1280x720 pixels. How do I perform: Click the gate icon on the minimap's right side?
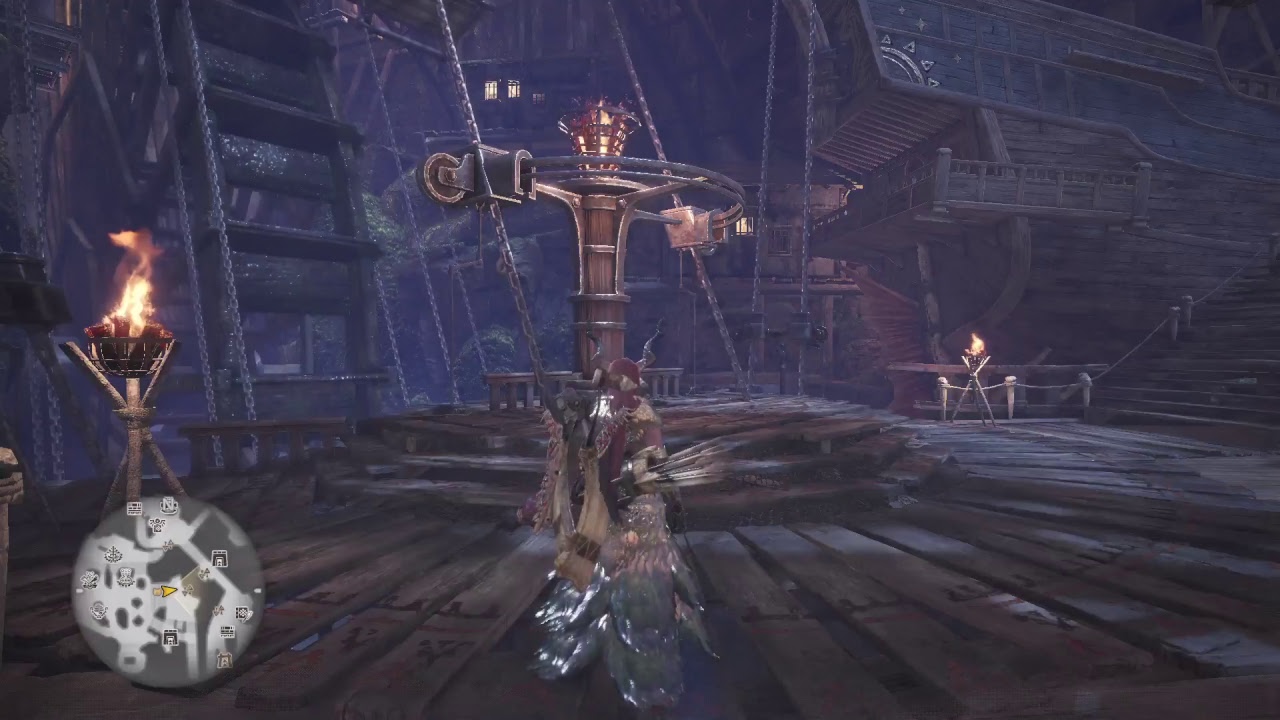coord(219,559)
